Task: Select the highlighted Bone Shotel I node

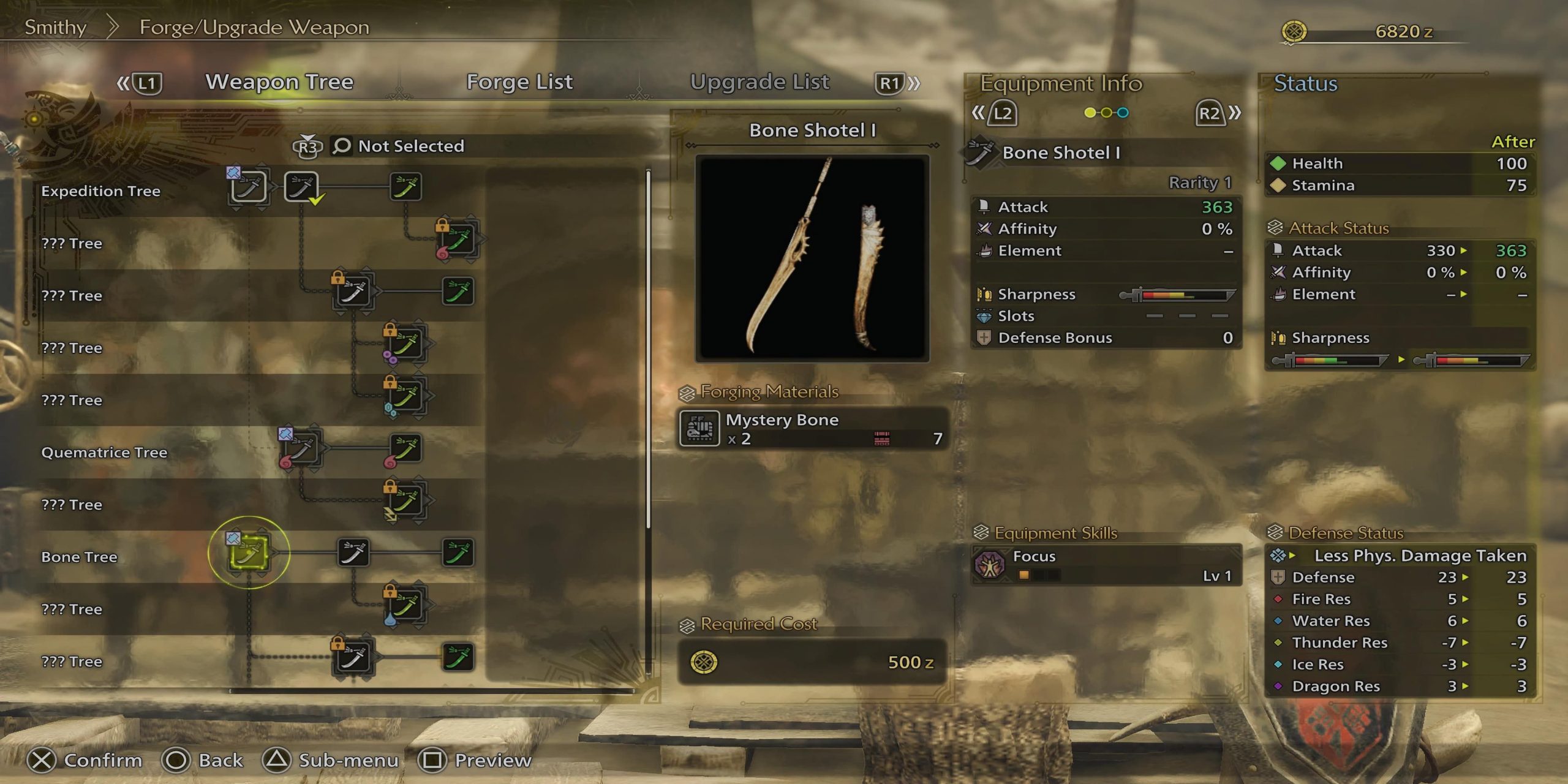Action: point(249,552)
